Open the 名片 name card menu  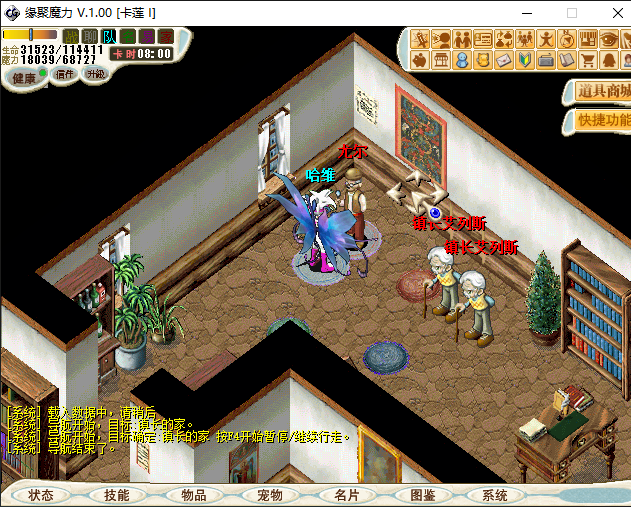346,495
